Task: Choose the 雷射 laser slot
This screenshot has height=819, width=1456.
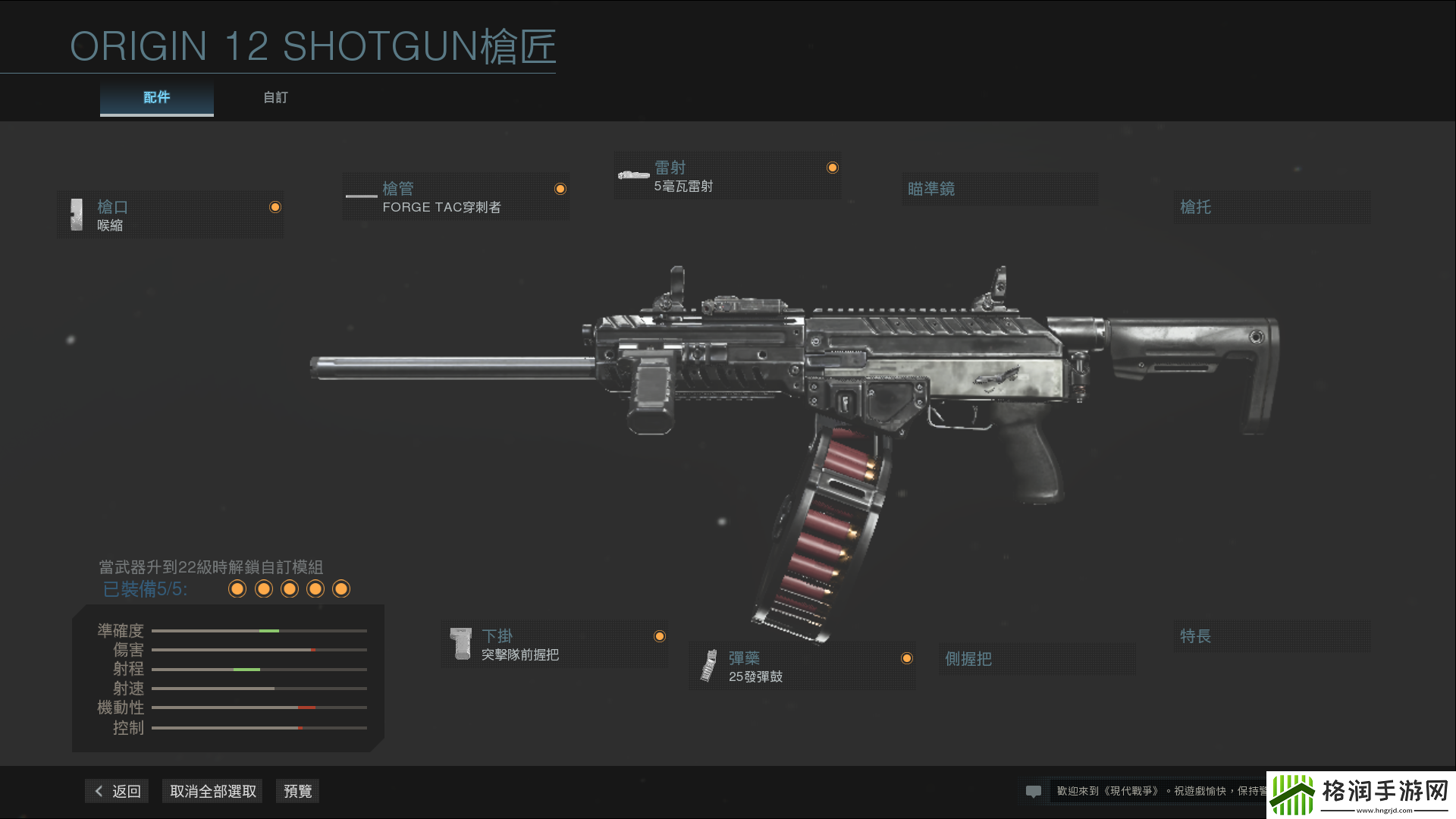Action: [726, 176]
